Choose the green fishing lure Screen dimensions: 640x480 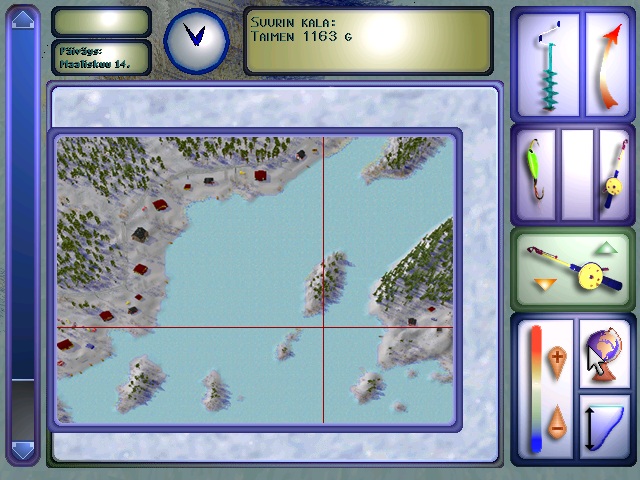point(535,174)
